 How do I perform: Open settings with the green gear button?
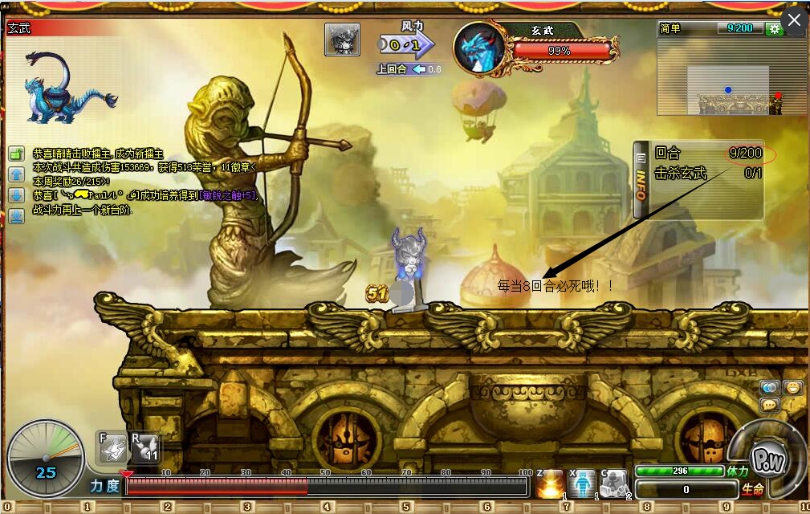774,29
